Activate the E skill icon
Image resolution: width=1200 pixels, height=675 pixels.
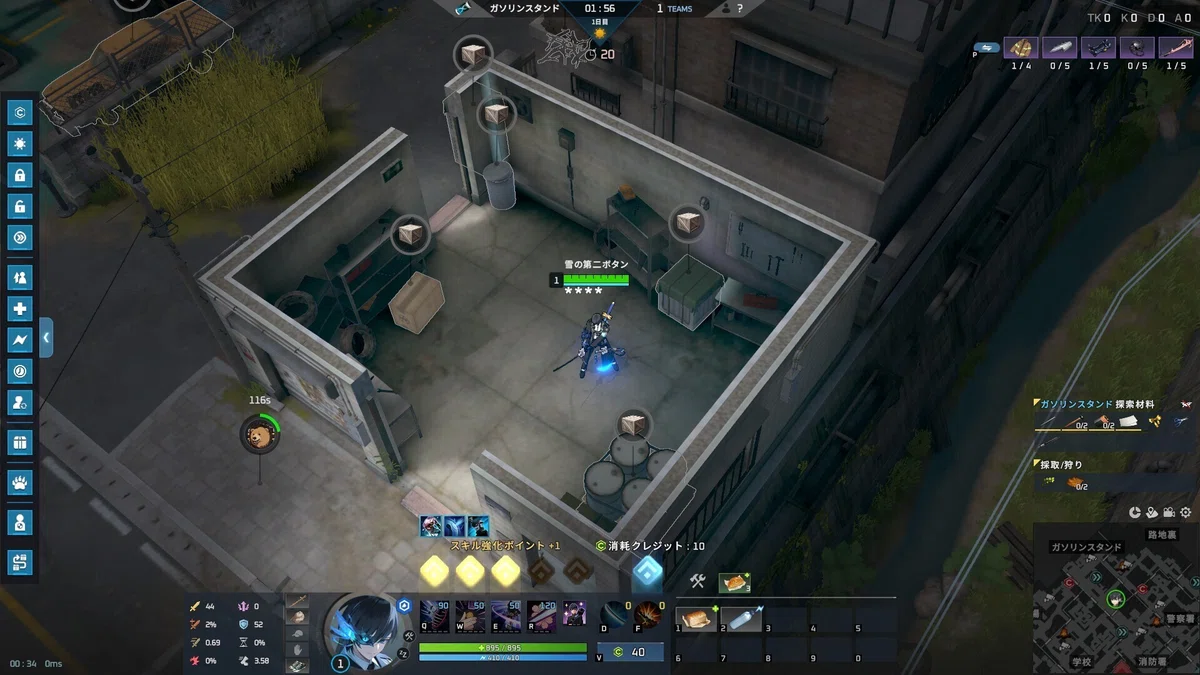click(x=506, y=614)
